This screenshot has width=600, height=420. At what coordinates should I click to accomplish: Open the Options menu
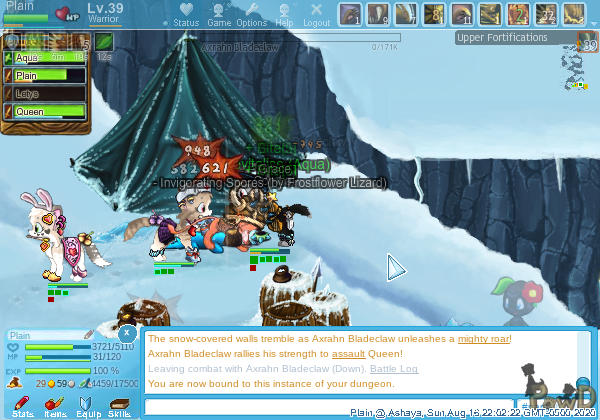(x=251, y=14)
